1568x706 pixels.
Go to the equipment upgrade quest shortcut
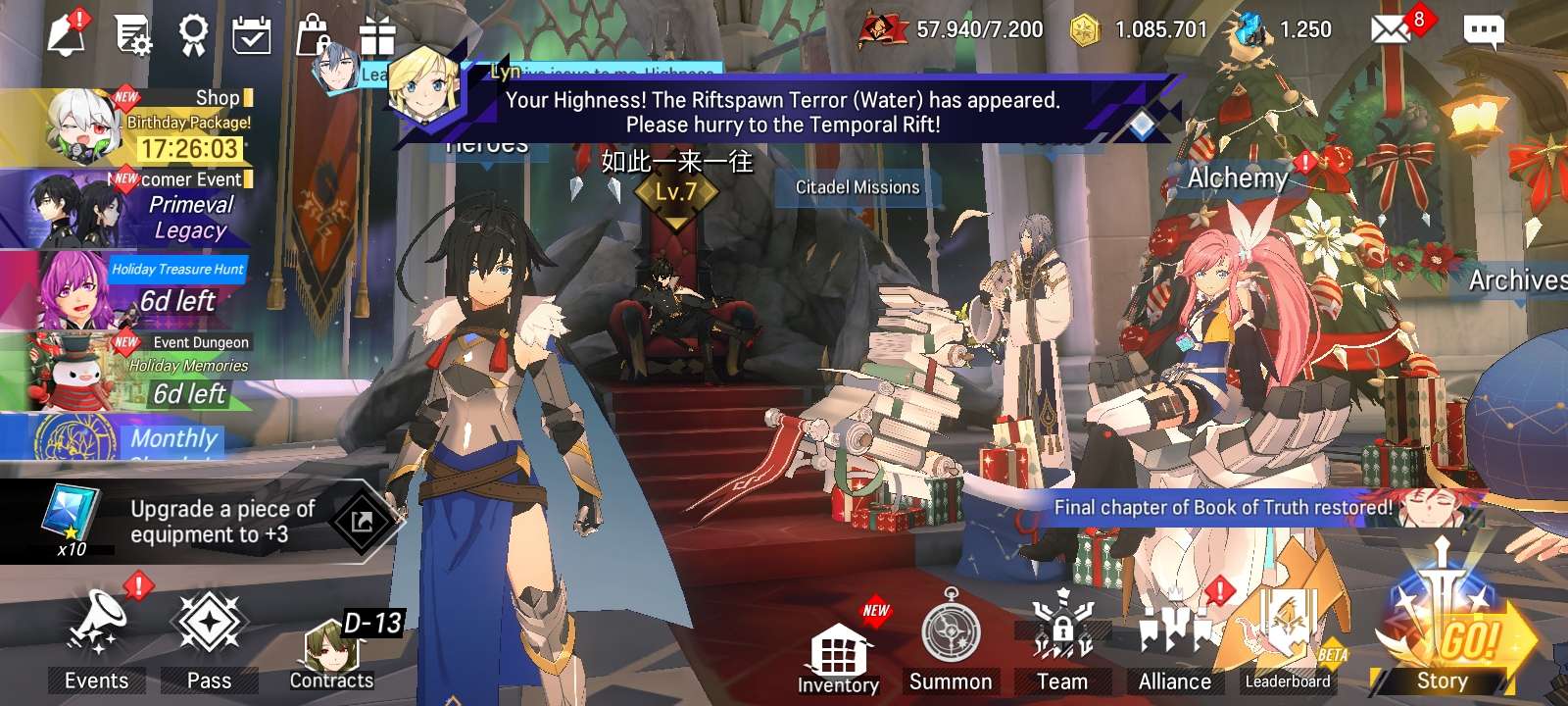coord(363,522)
